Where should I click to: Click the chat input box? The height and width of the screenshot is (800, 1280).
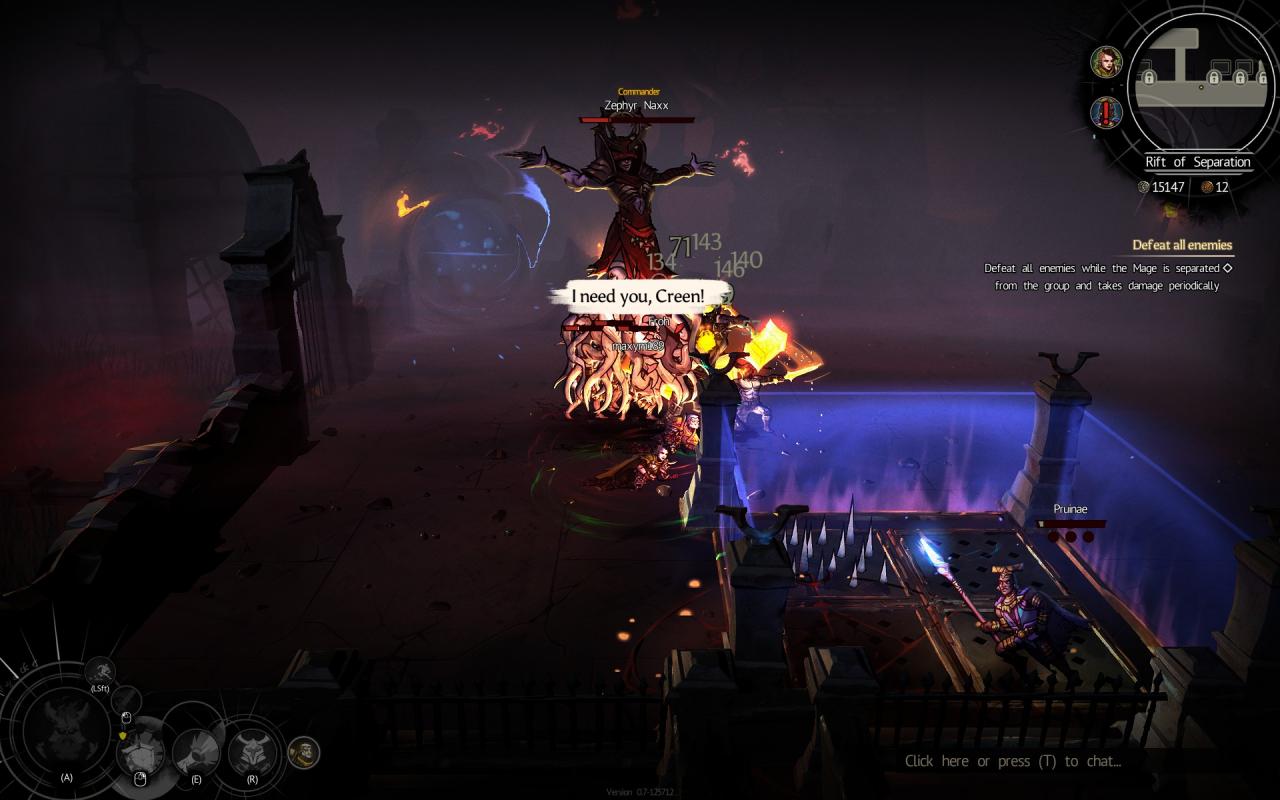pyautogui.click(x=1012, y=761)
